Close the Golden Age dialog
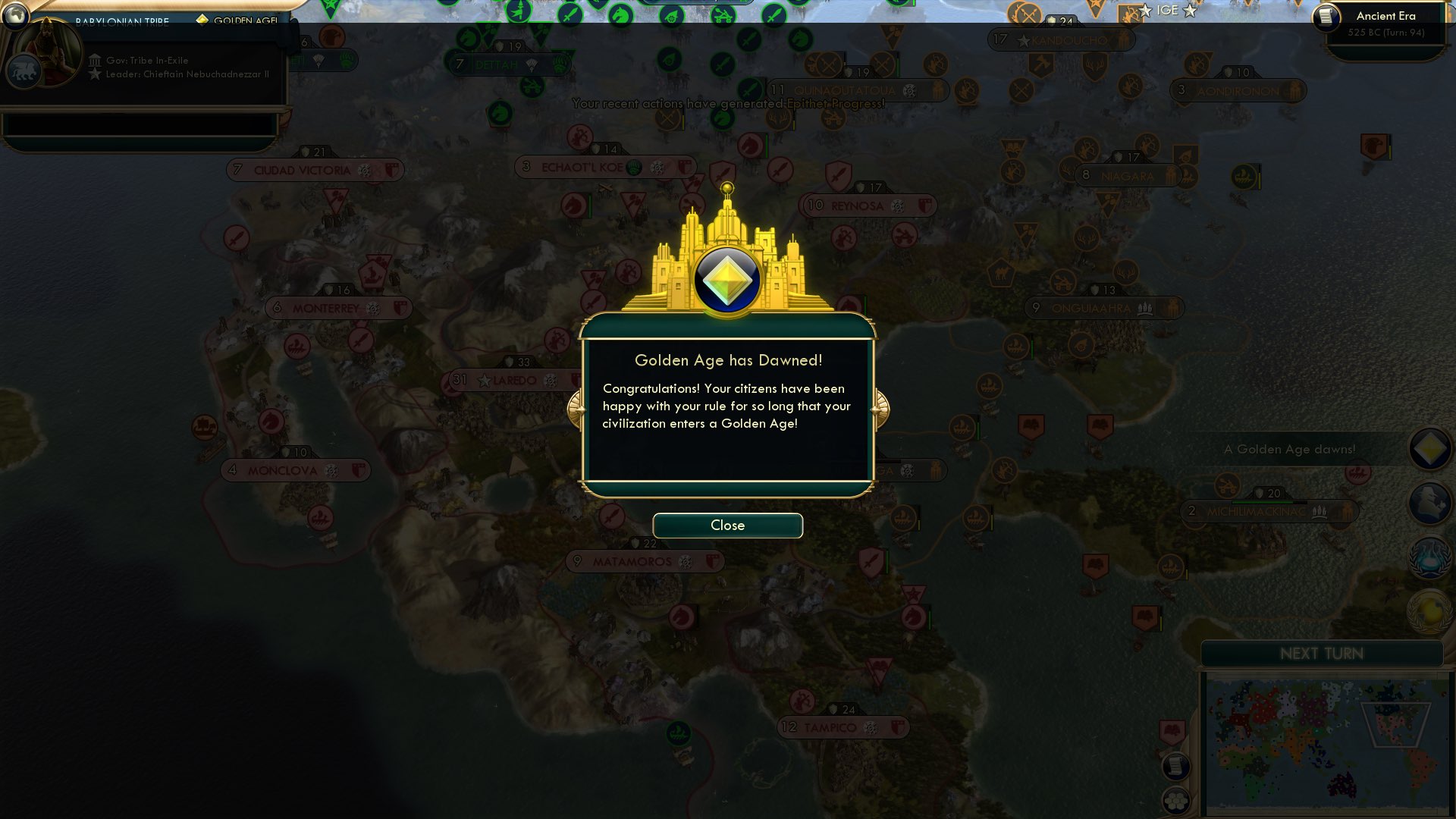The width and height of the screenshot is (1456, 819). pos(727,525)
